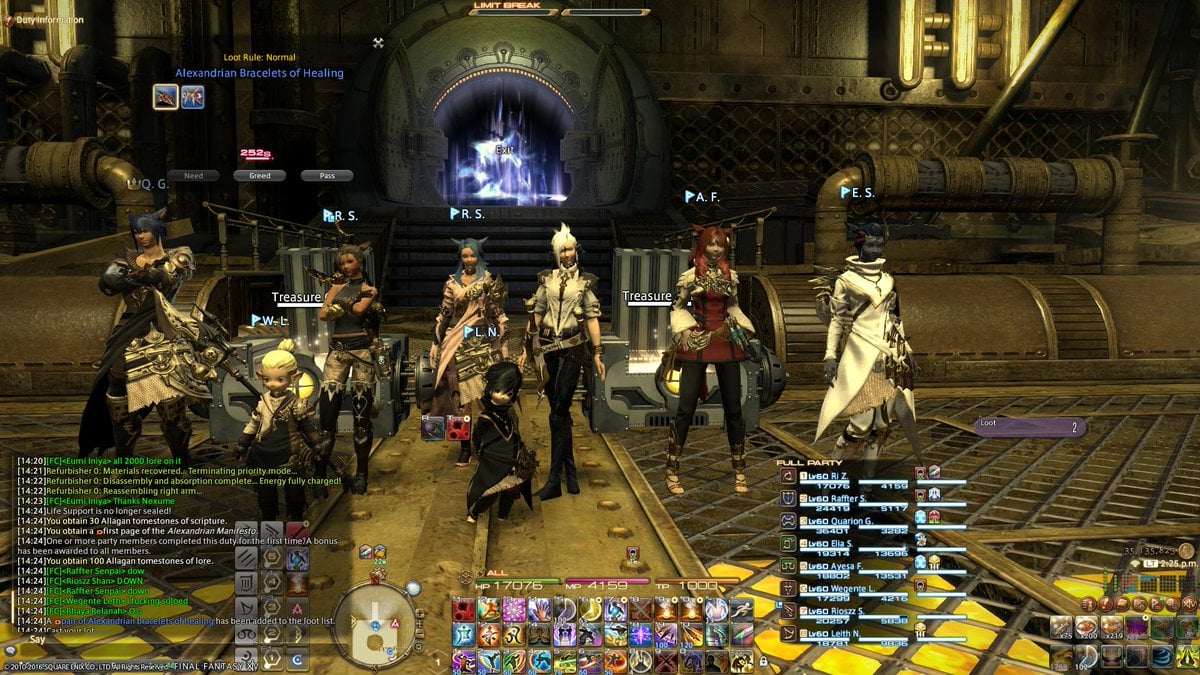The width and height of the screenshot is (1200, 675).
Task: Select the second loot item icon
Action: coord(193,97)
